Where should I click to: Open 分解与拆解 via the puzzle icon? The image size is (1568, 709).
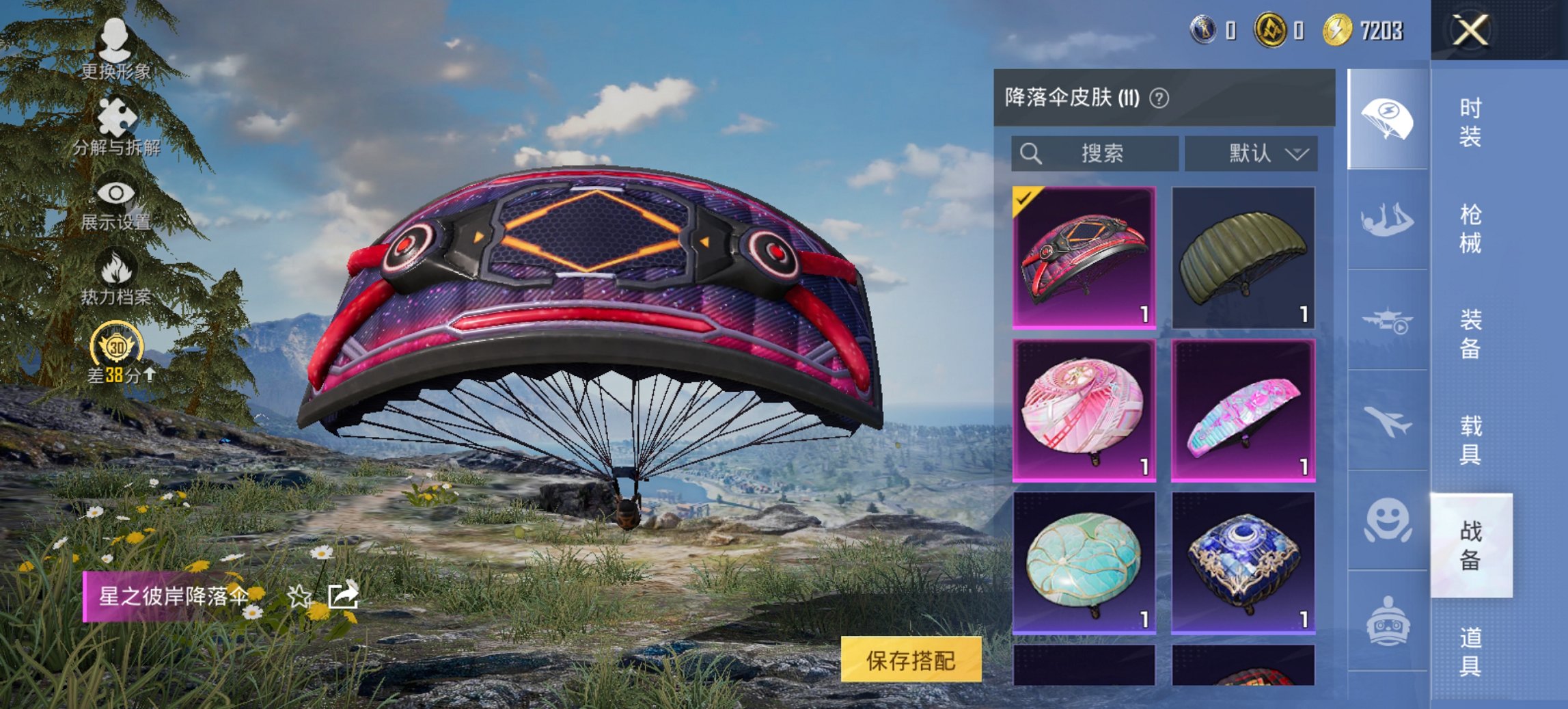tap(116, 116)
